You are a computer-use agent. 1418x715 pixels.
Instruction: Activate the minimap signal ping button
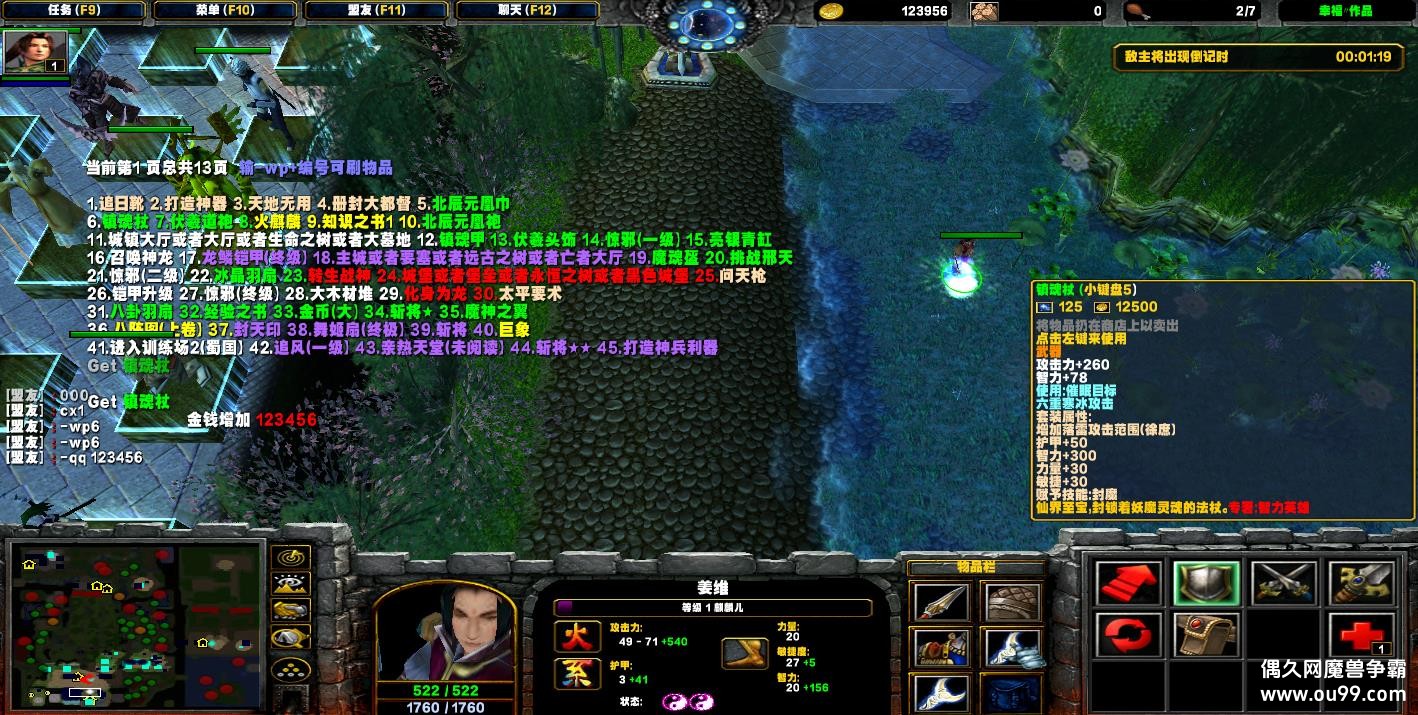290,557
